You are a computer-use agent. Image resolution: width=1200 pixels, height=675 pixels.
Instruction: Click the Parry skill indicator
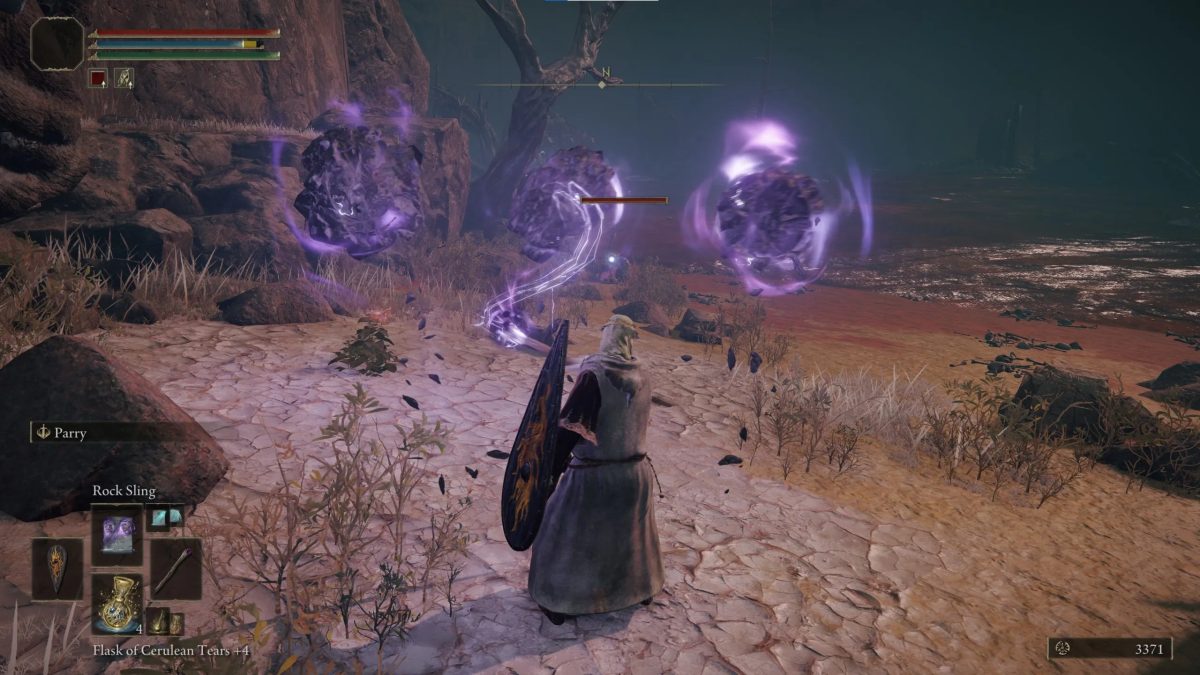coord(62,433)
